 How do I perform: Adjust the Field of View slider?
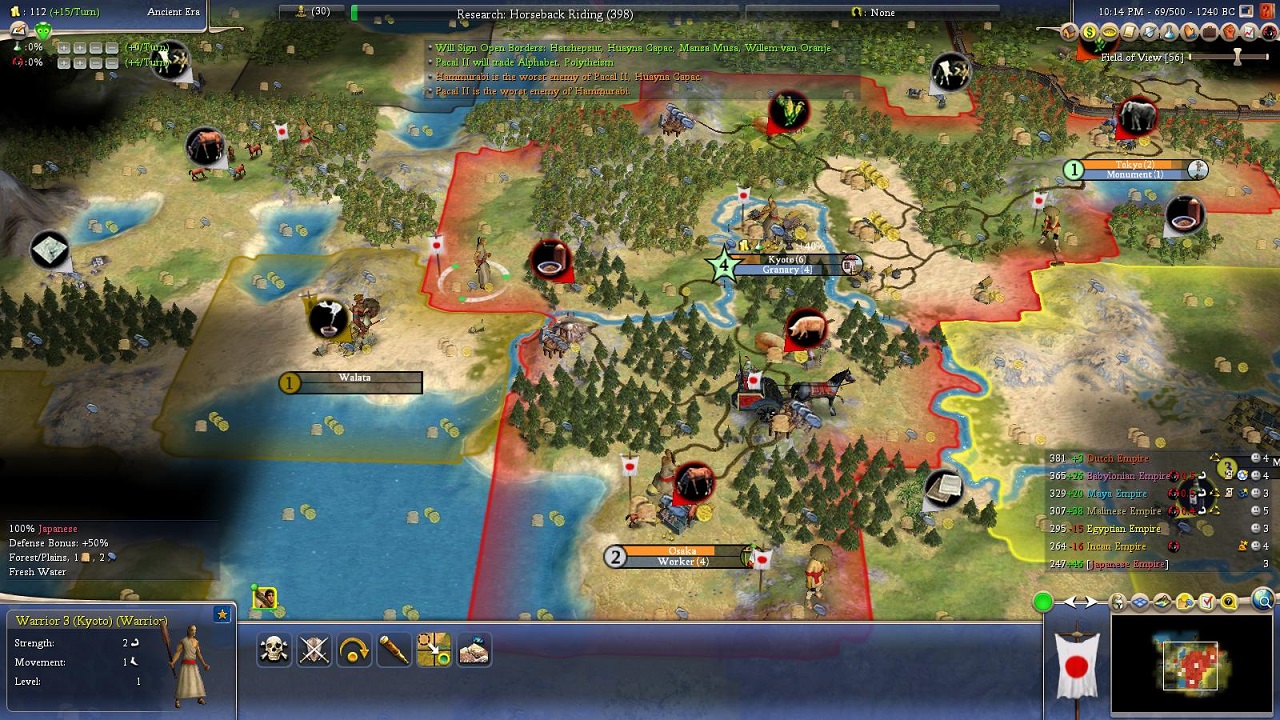(1237, 57)
